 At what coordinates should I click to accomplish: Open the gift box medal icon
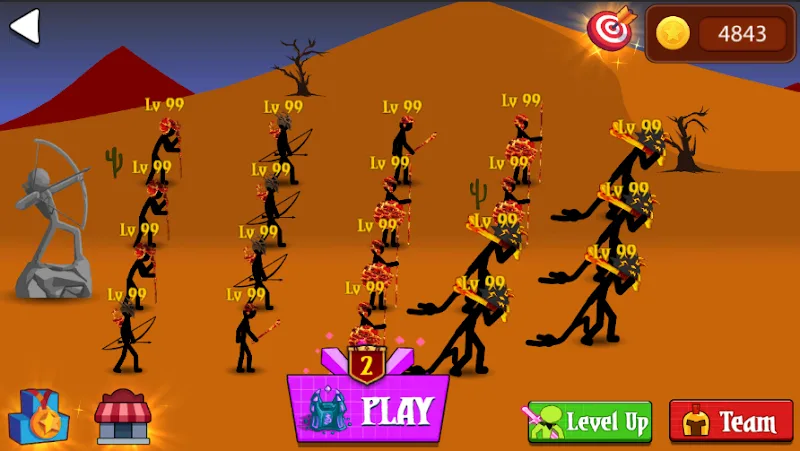pyautogui.click(x=39, y=417)
